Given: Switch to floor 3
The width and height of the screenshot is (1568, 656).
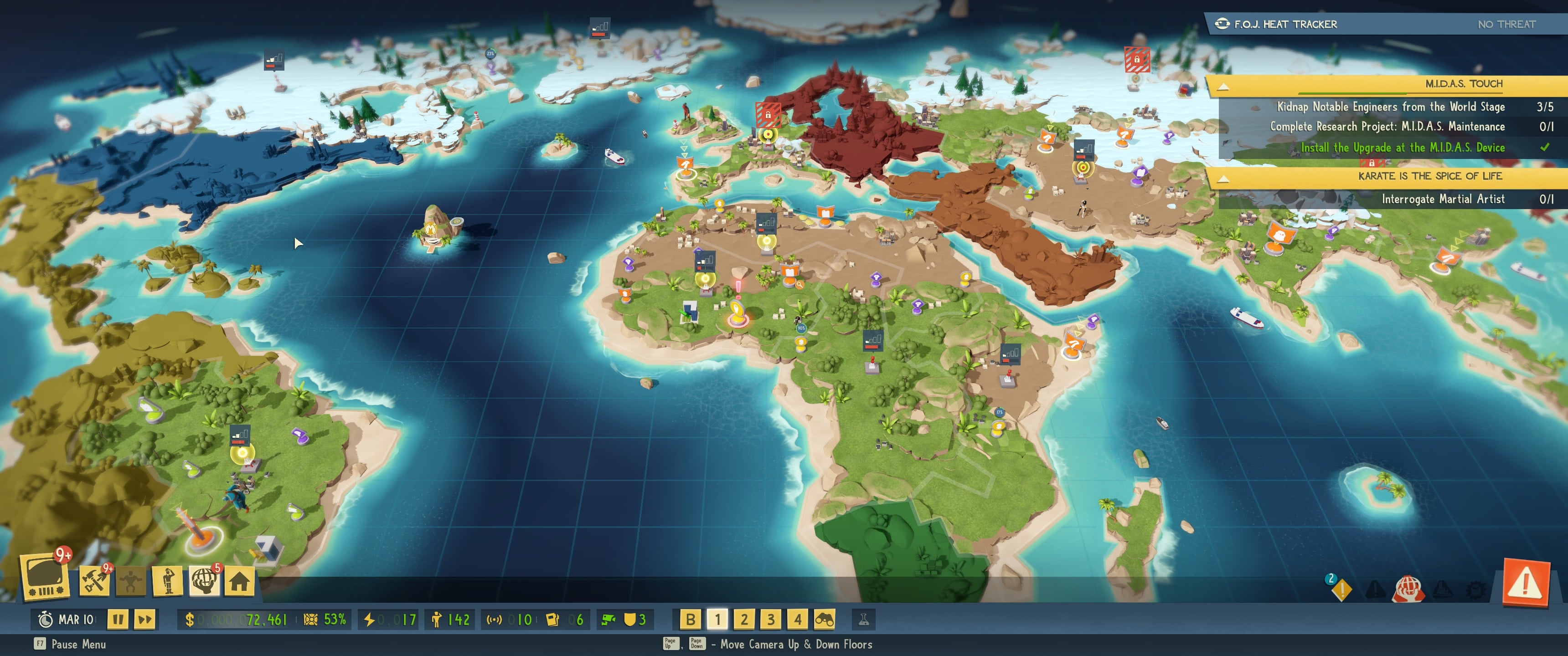Looking at the screenshot, I should pyautogui.click(x=771, y=620).
